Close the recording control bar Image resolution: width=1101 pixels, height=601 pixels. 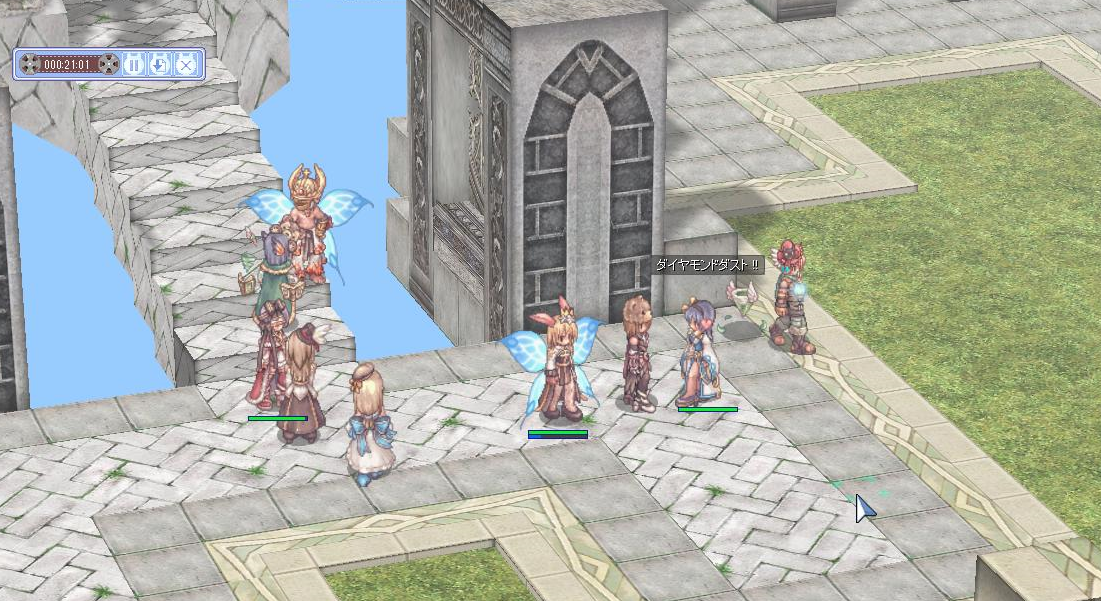coord(185,65)
